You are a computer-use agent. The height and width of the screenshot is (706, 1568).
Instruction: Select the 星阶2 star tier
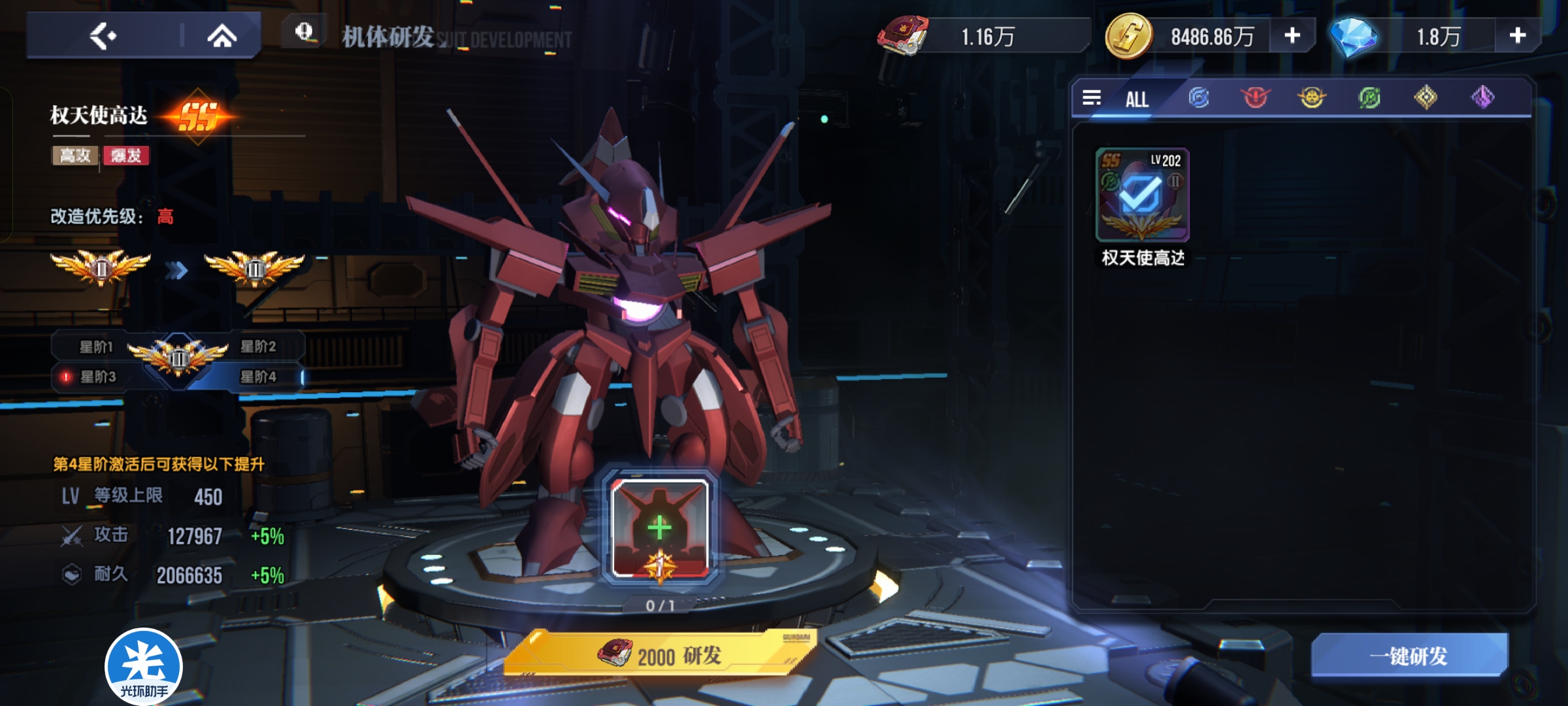(x=259, y=347)
